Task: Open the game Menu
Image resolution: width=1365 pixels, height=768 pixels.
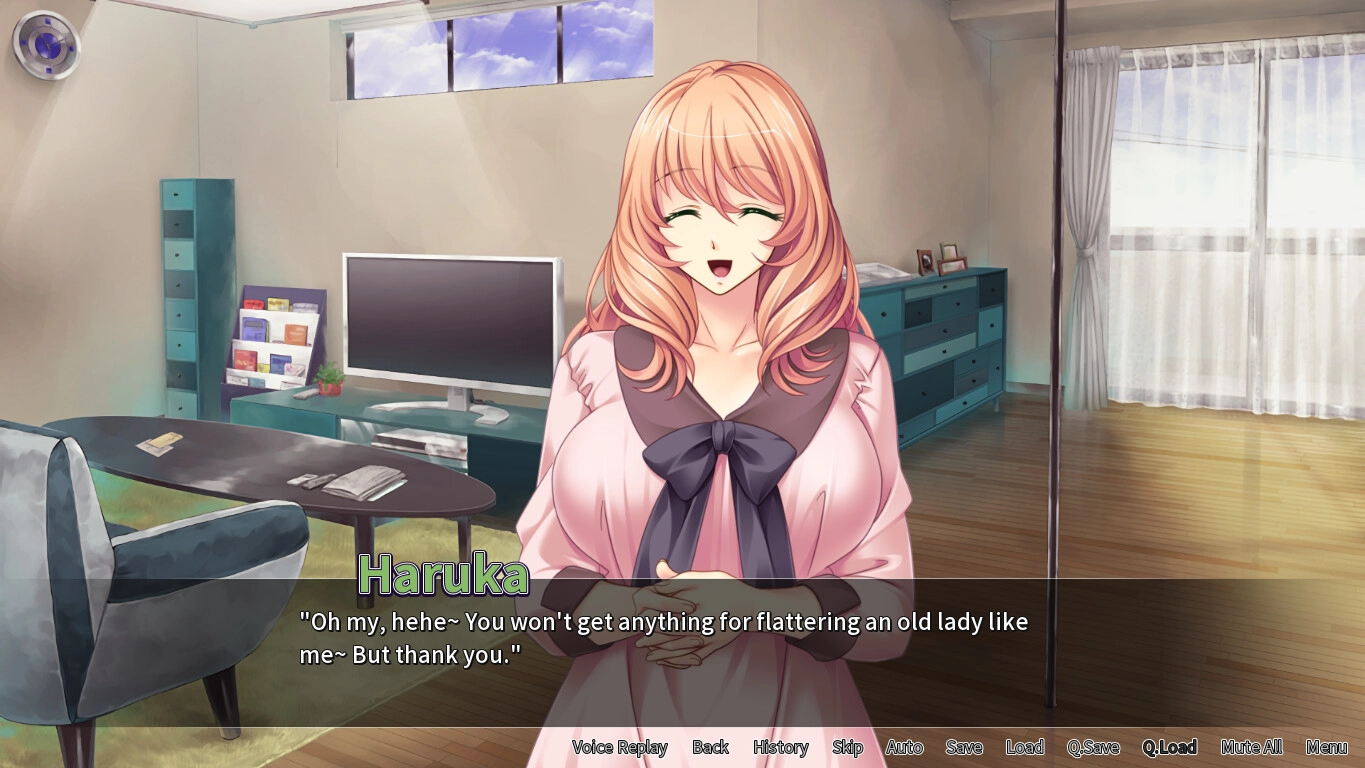Action: tap(1326, 747)
